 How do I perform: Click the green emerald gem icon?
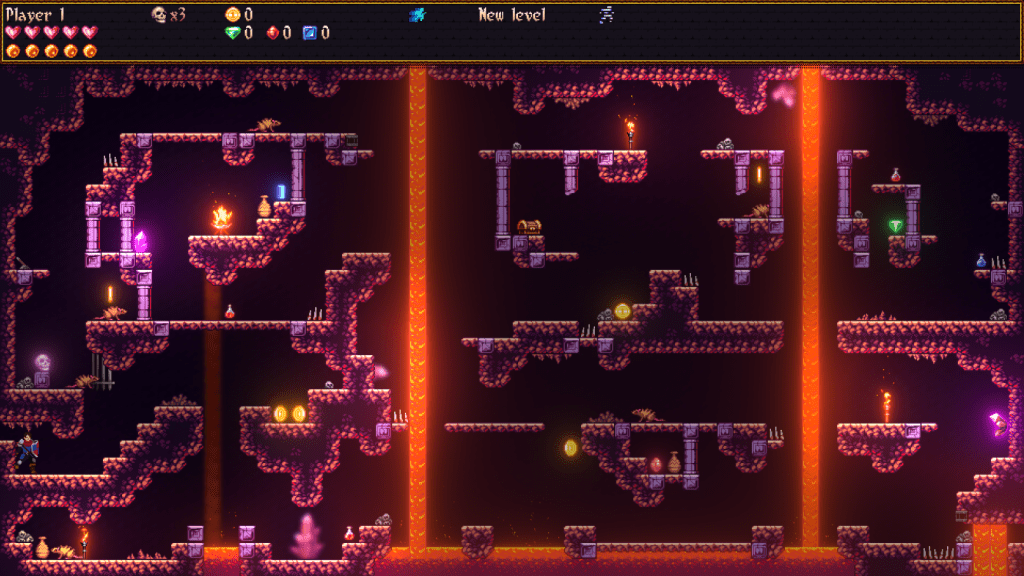(233, 33)
